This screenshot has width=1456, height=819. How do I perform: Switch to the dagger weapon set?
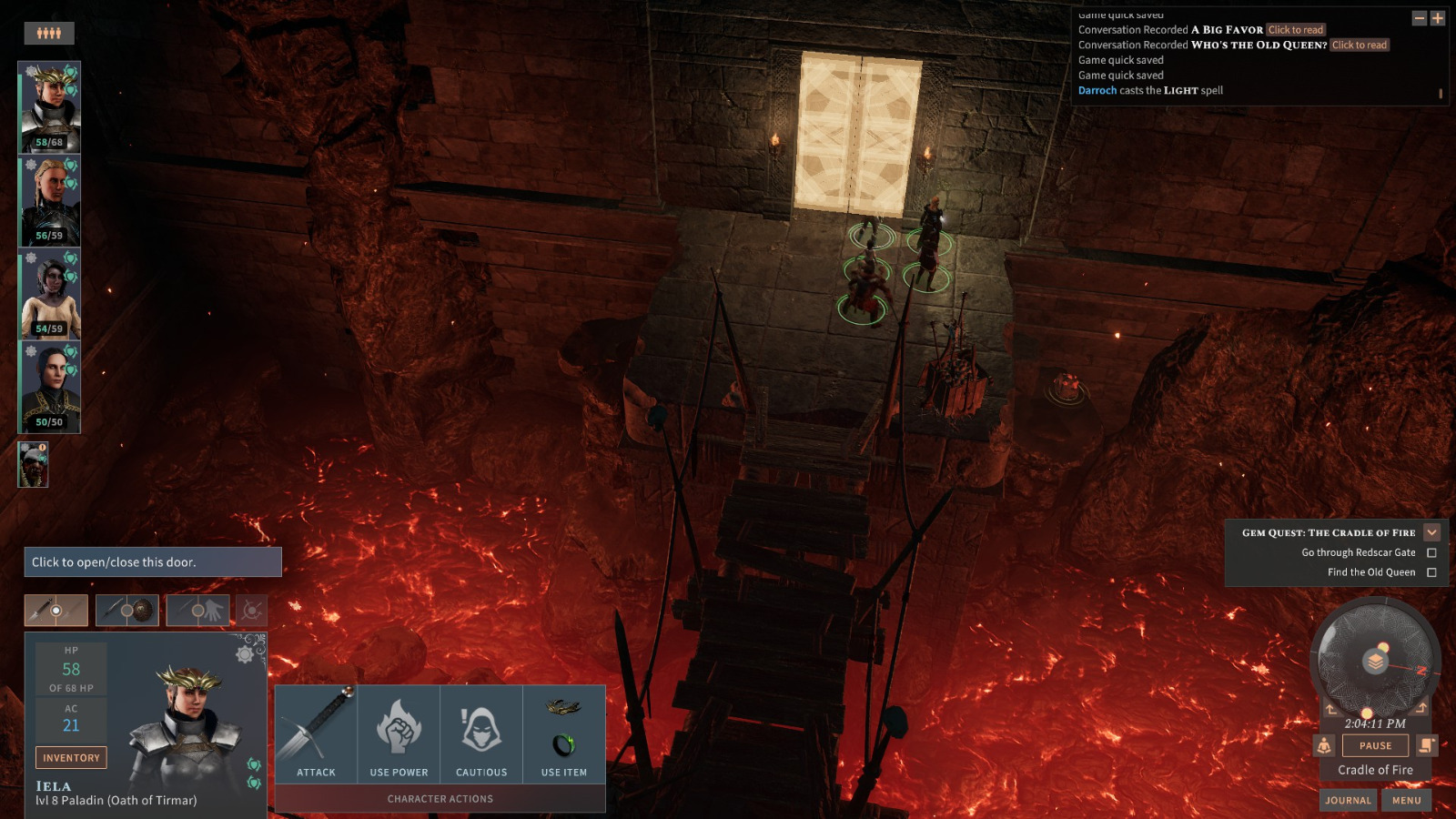[55, 611]
